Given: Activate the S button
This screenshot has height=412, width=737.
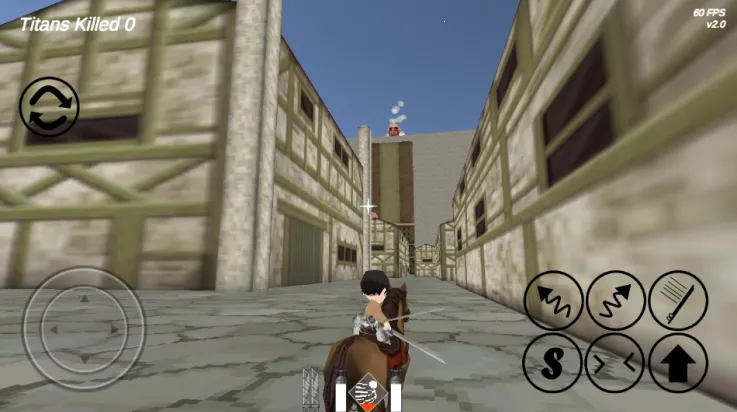Looking at the screenshot, I should (x=552, y=363).
